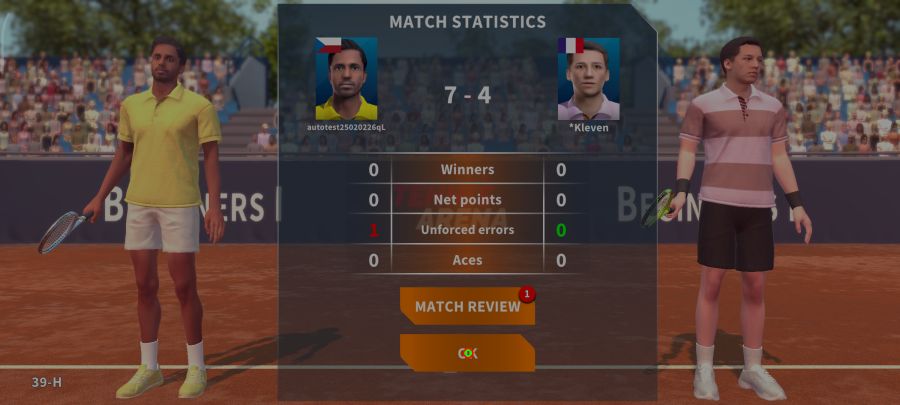Select the Kleven player portrait
Image resolution: width=900 pixels, height=405 pixels.
[588, 79]
